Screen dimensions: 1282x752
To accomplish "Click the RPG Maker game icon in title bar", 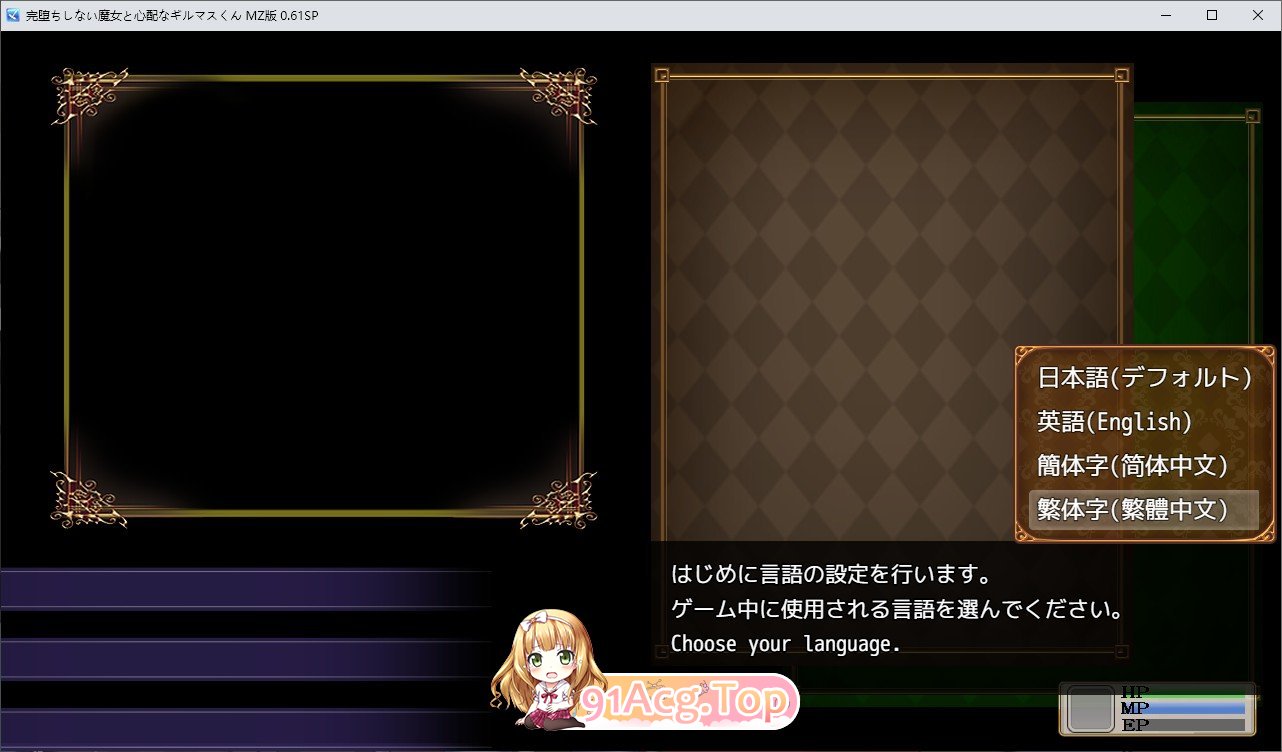I will (x=12, y=15).
